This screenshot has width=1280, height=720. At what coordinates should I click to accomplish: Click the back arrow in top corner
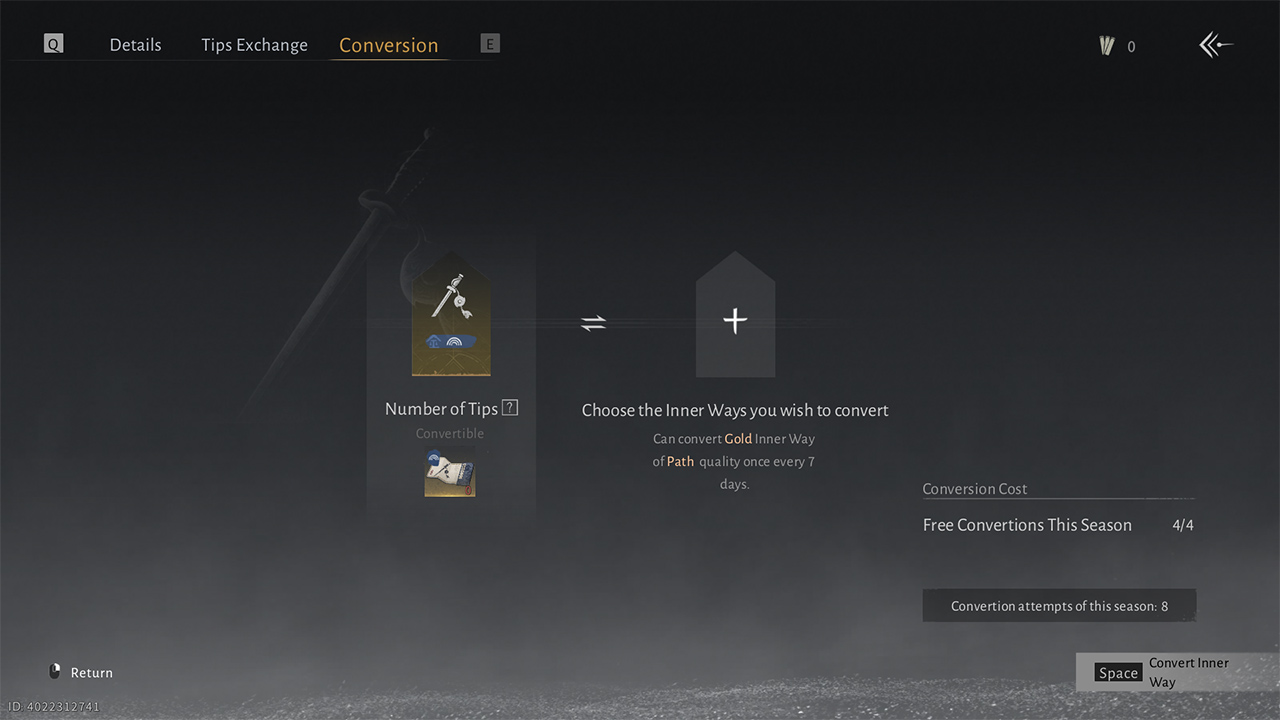[x=1215, y=45]
